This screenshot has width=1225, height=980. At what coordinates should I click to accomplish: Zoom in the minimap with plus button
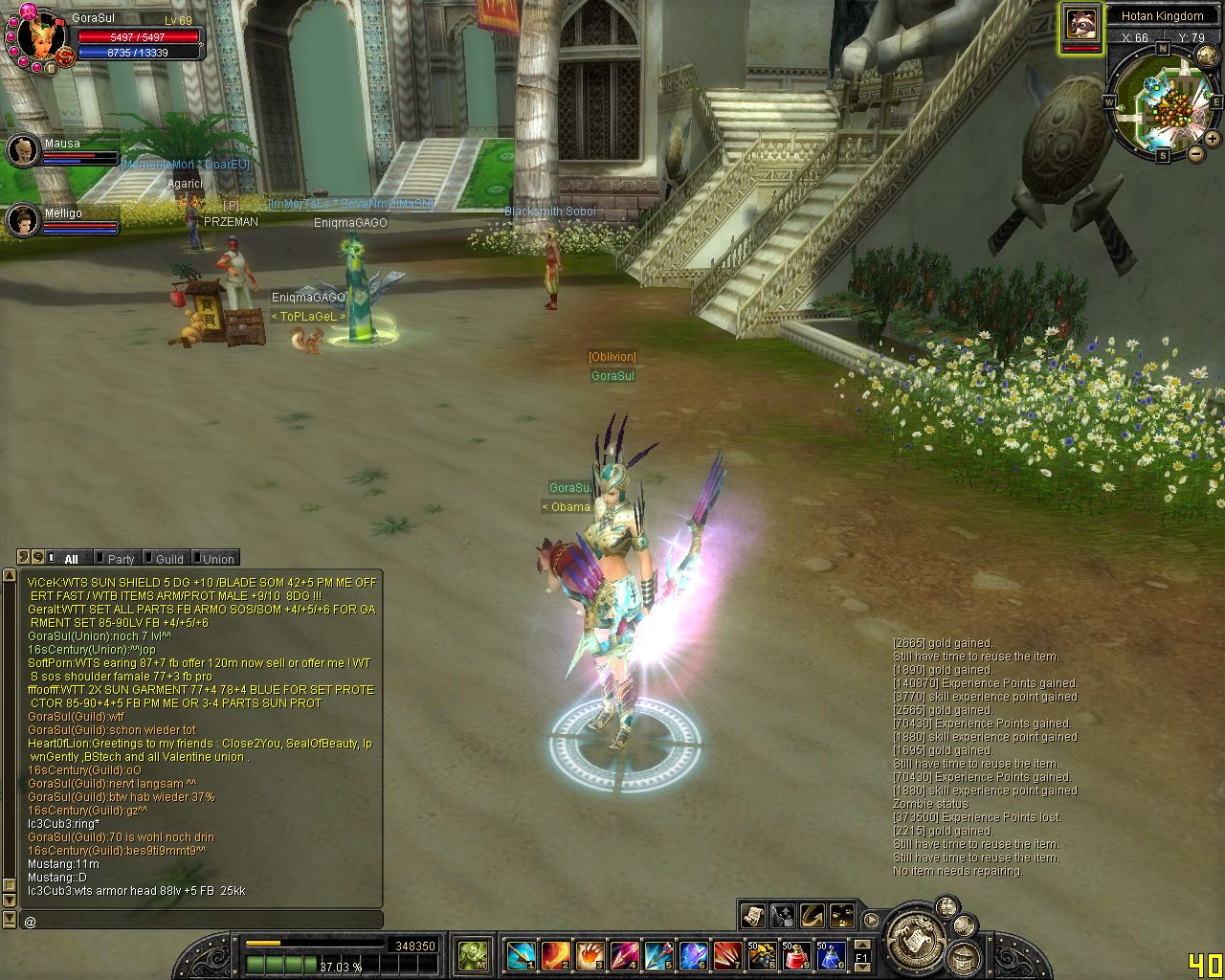1213,139
